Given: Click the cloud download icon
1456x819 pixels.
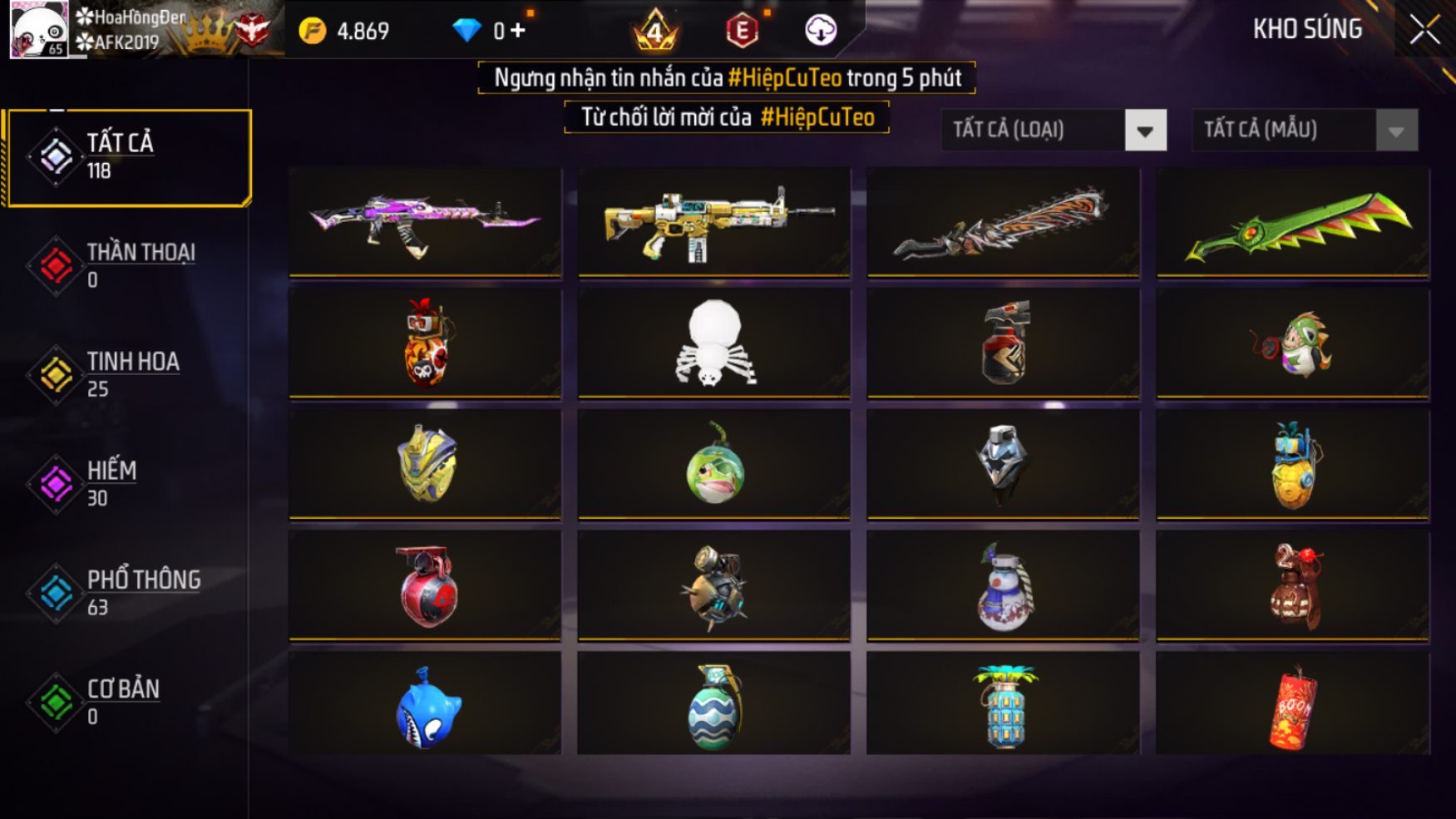Looking at the screenshot, I should click(x=821, y=31).
